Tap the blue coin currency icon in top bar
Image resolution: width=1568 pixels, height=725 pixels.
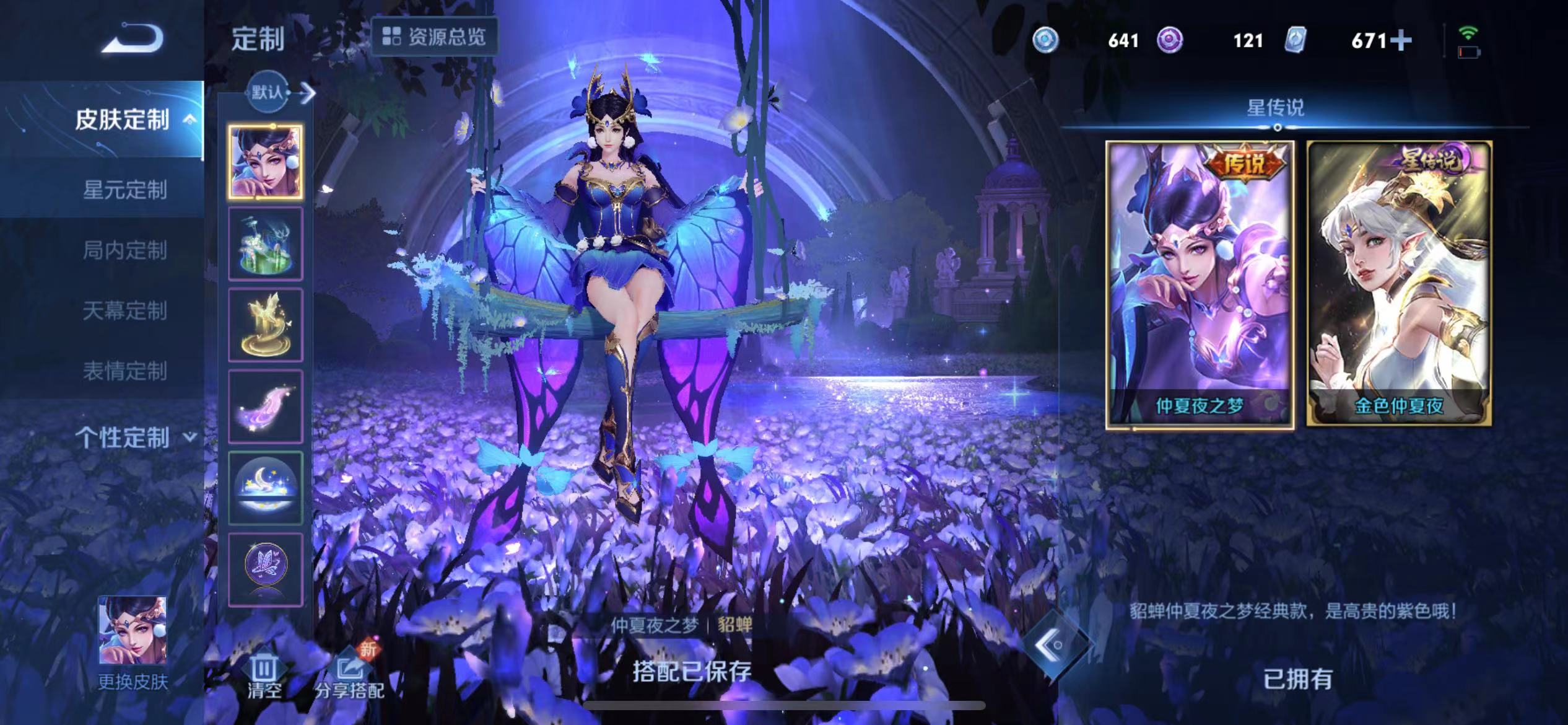(1045, 40)
